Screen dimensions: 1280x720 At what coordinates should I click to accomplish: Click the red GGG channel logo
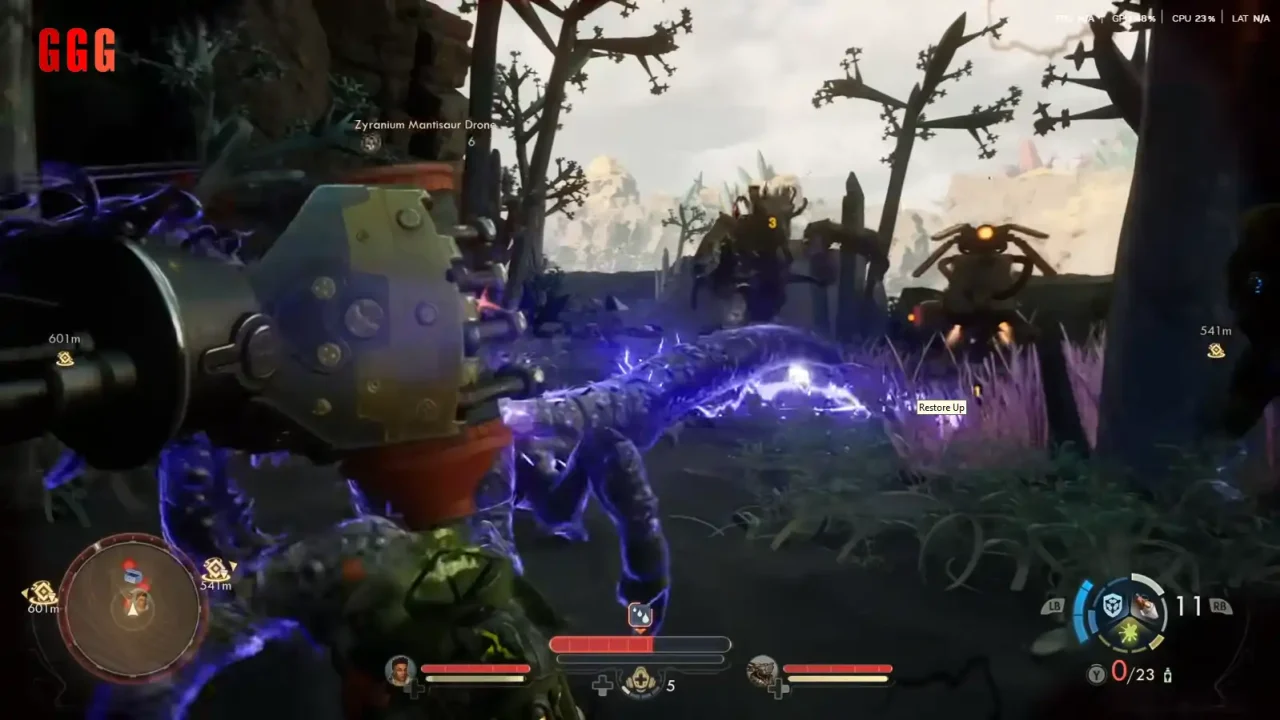(x=77, y=50)
